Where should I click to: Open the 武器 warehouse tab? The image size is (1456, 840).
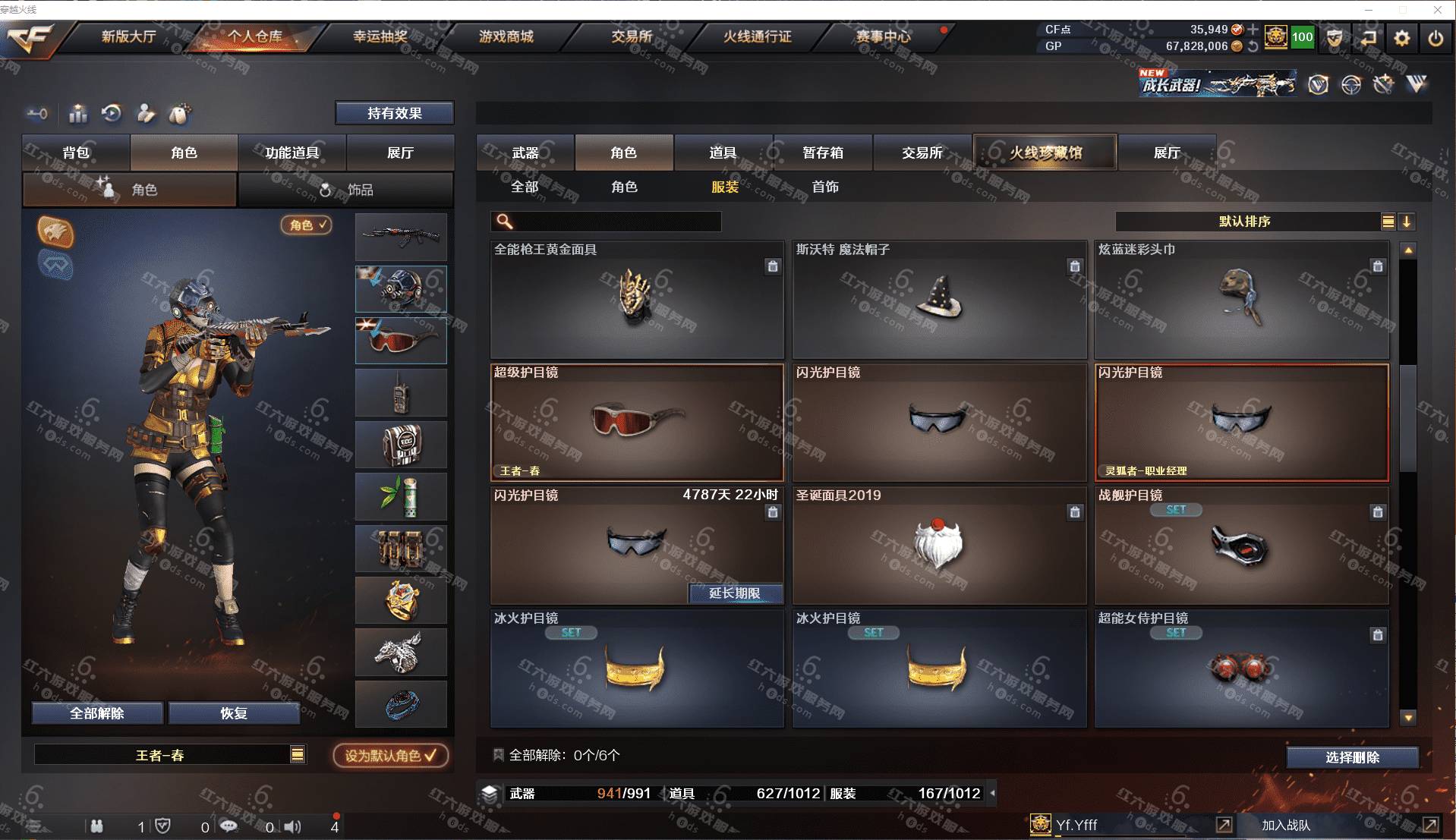click(525, 153)
